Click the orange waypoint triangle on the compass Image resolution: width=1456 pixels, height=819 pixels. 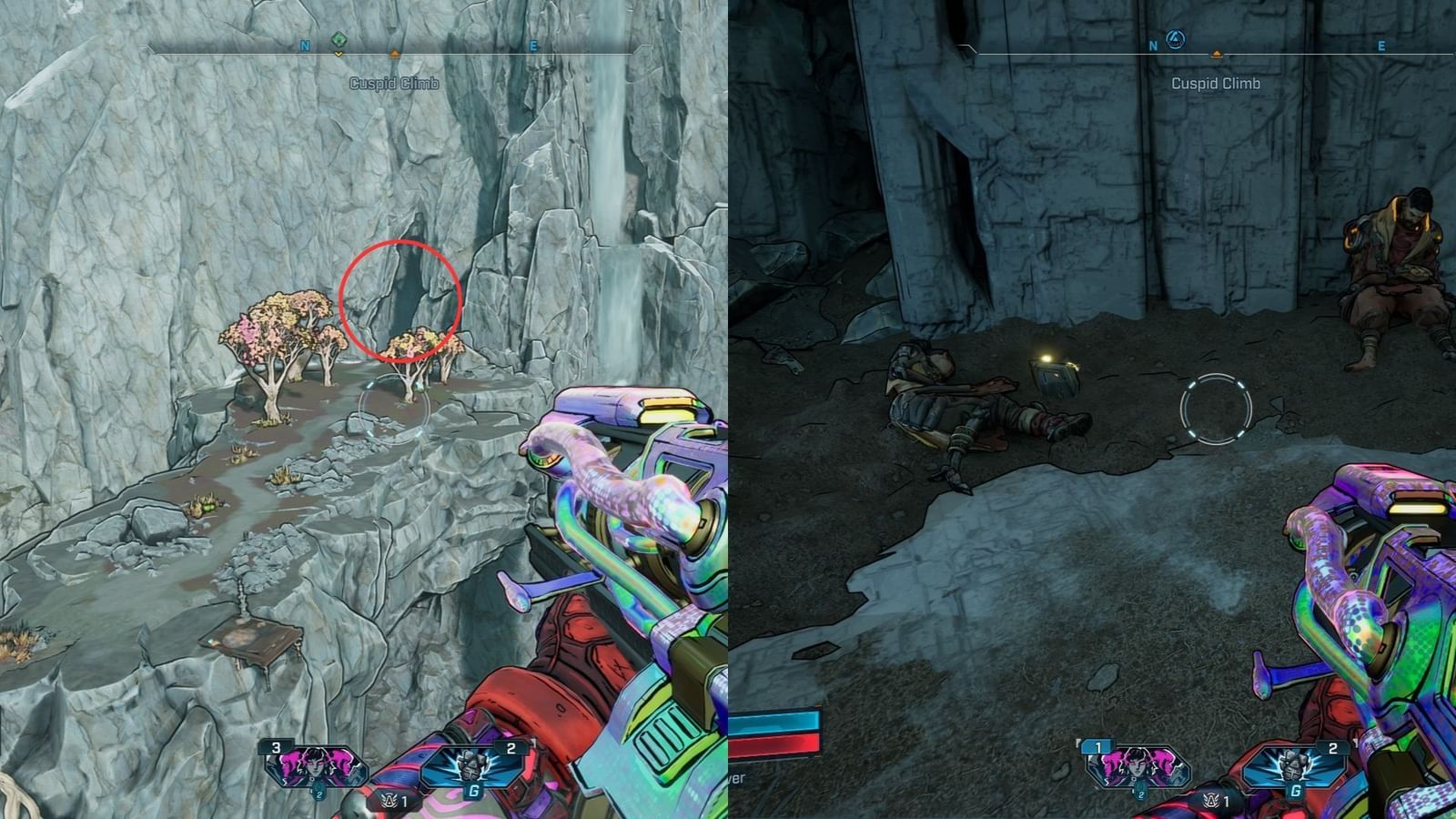tap(393, 55)
